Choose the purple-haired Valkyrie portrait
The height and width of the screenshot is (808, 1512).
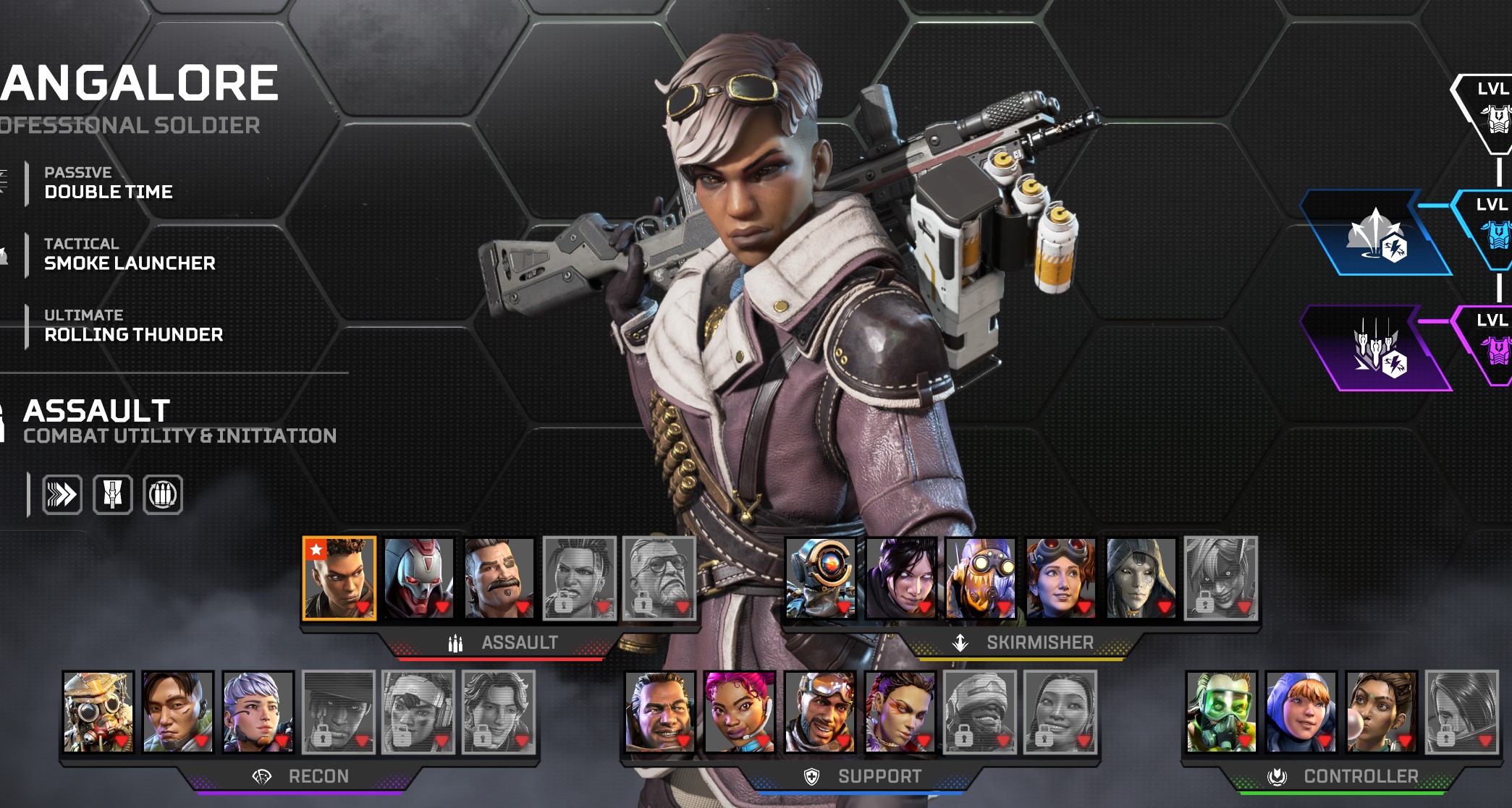tap(258, 712)
